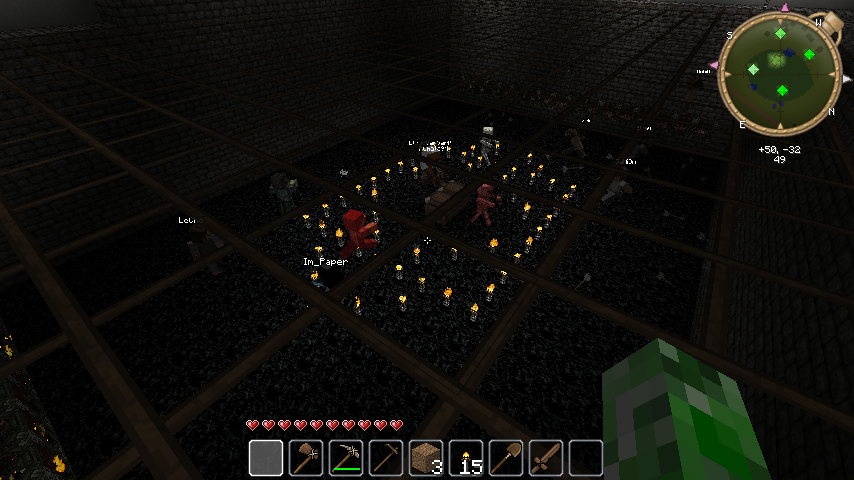Image resolution: width=854 pixels, height=480 pixels.
Task: Choose the wooden pickaxe hotbar slot
Action: 385,458
